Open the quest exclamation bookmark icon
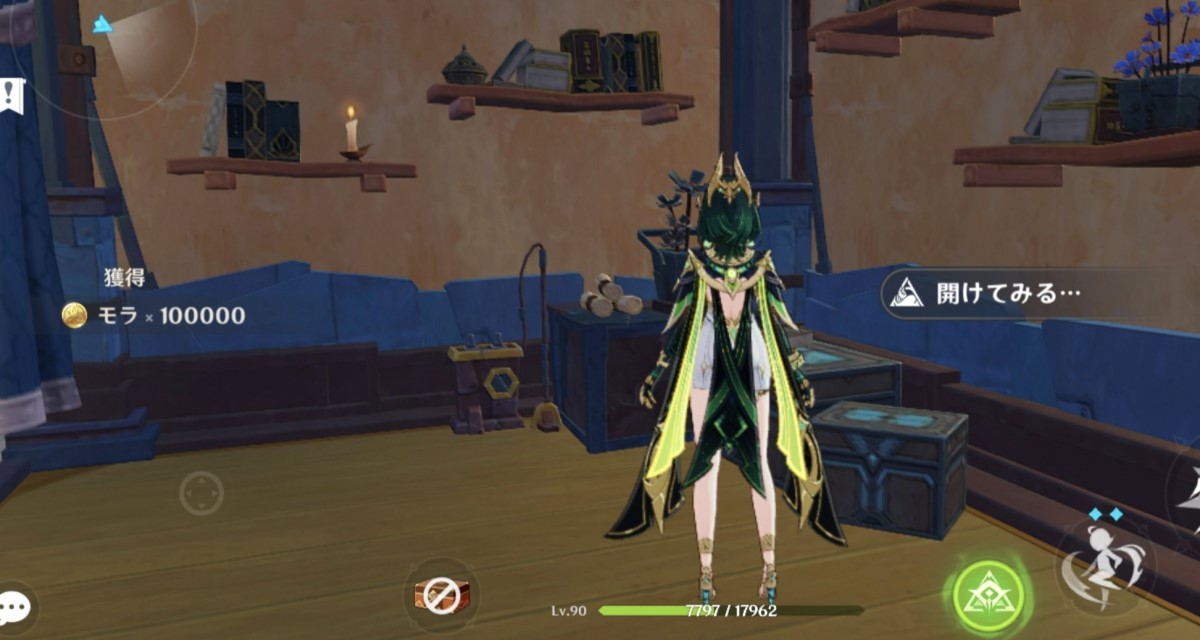This screenshot has width=1200, height=640. click(11, 95)
